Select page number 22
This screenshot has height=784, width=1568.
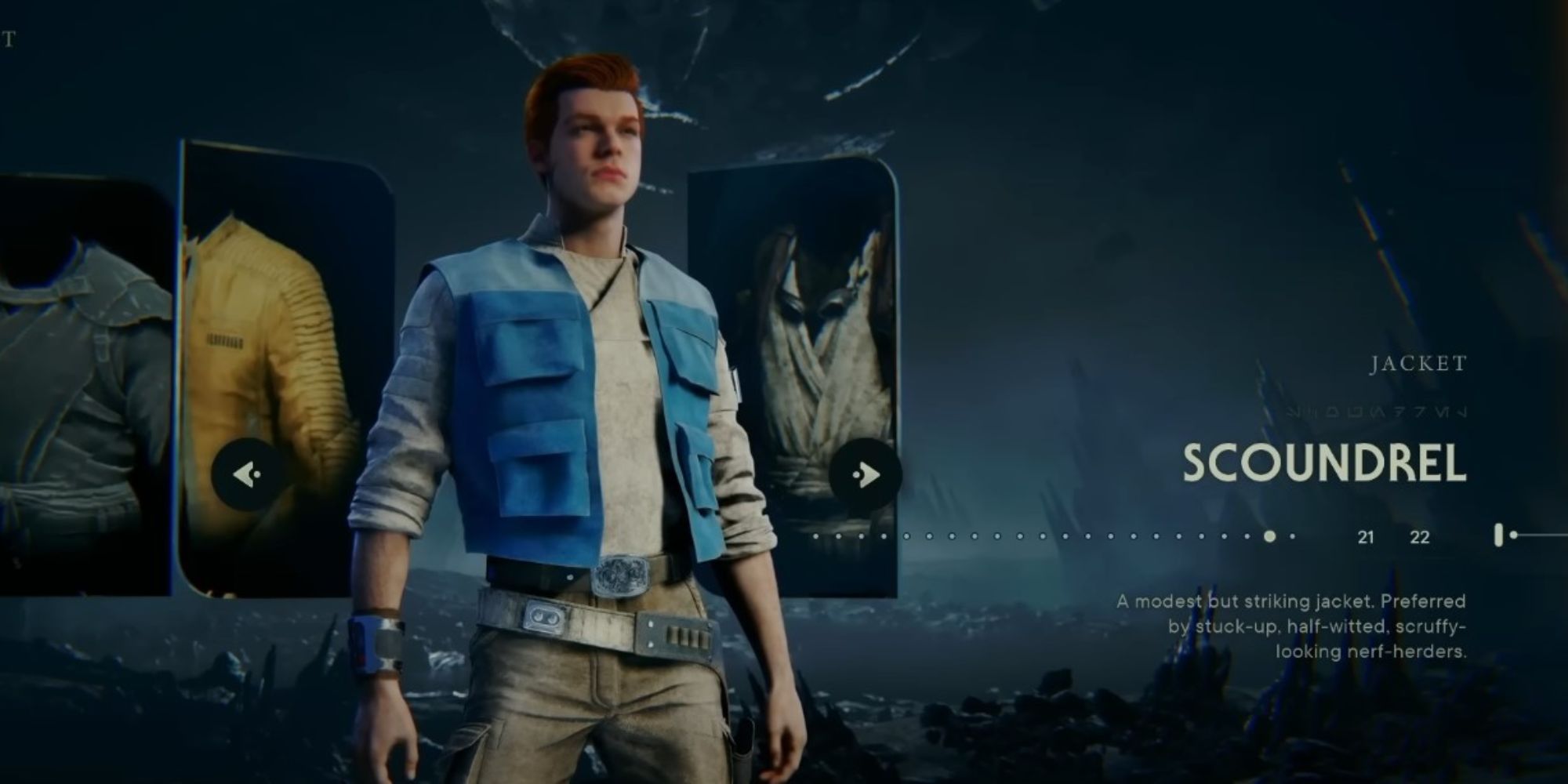click(1419, 537)
